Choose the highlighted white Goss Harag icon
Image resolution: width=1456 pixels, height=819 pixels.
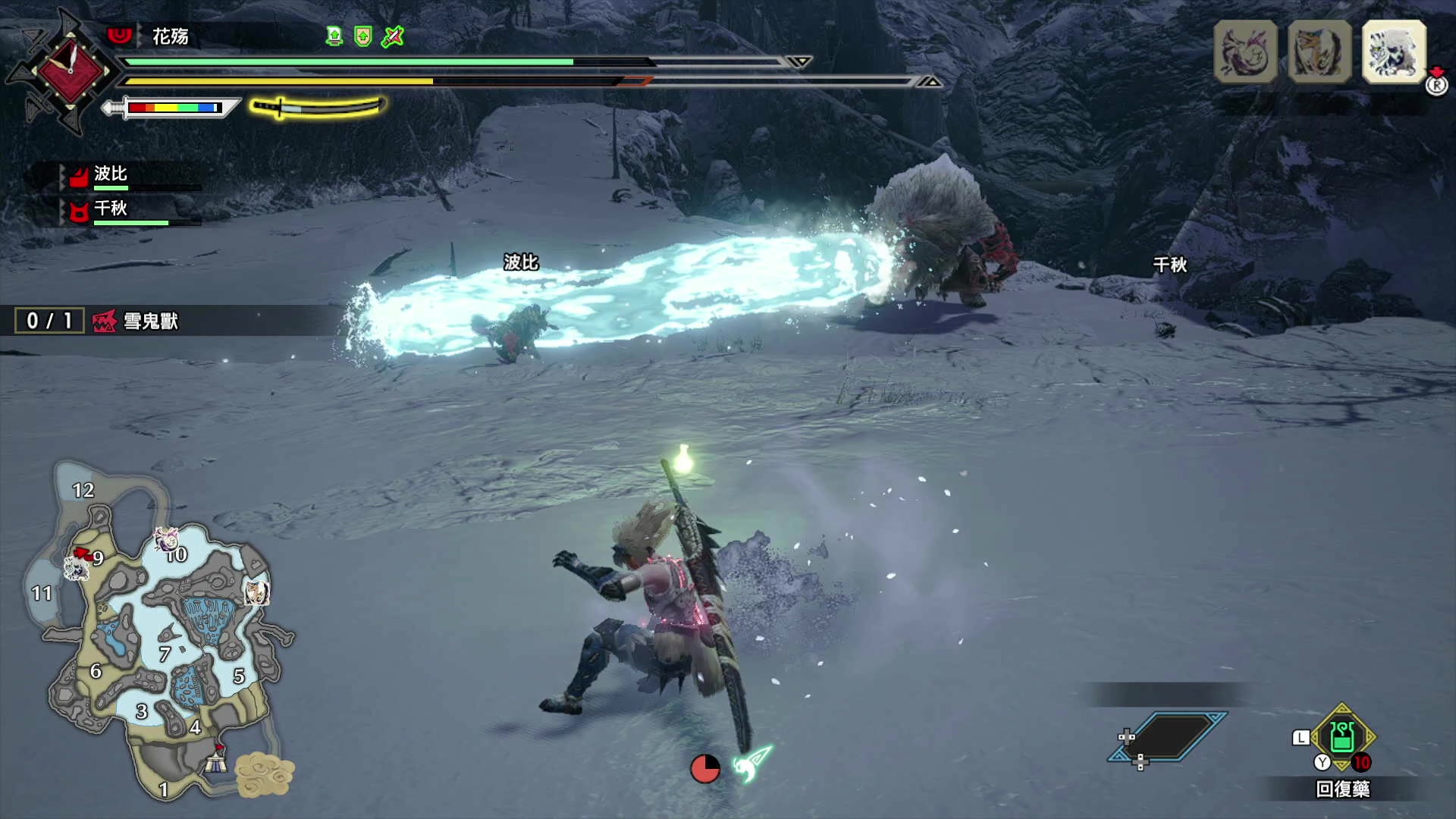tap(1394, 52)
